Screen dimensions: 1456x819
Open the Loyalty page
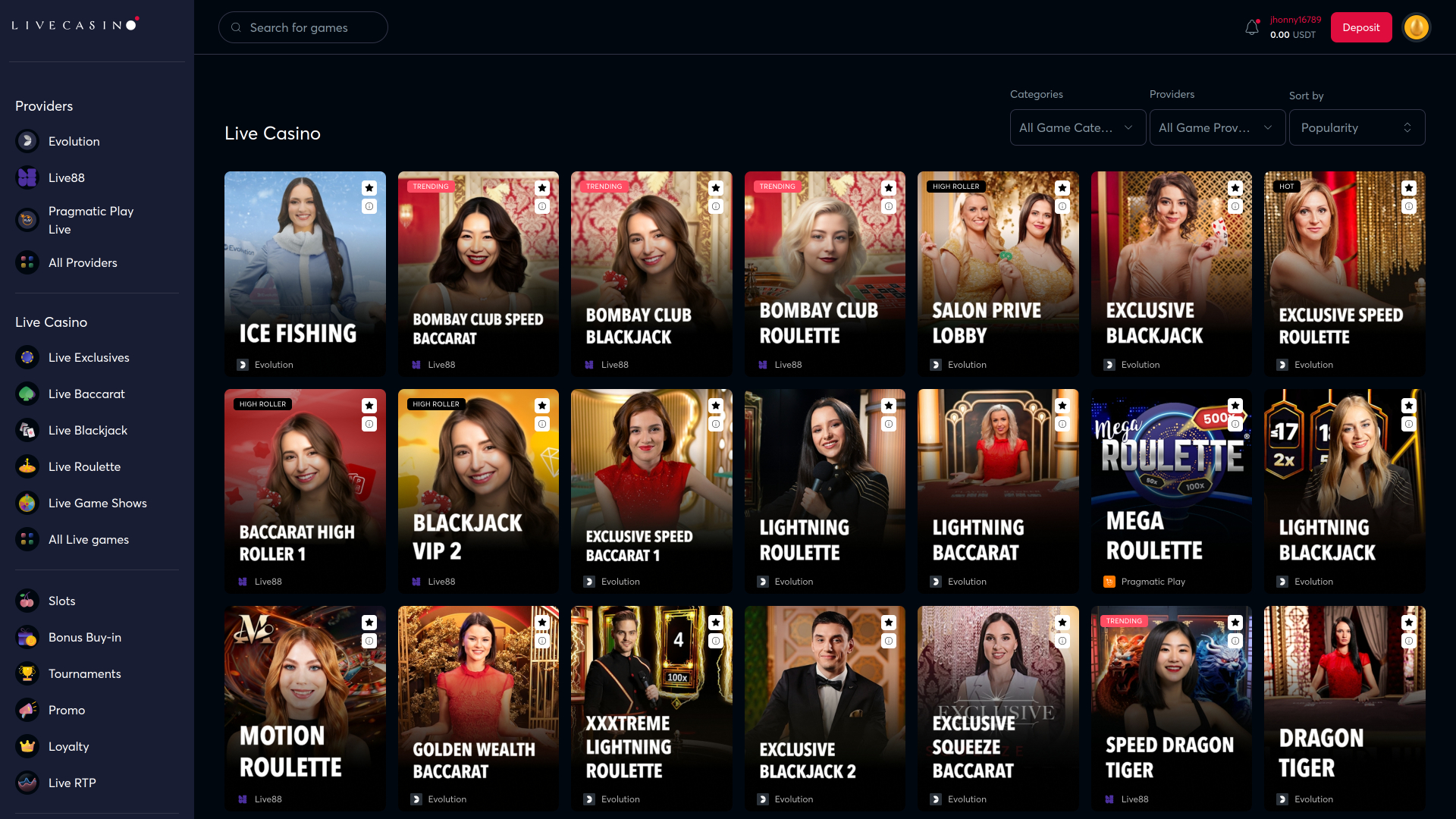pyautogui.click(x=68, y=746)
